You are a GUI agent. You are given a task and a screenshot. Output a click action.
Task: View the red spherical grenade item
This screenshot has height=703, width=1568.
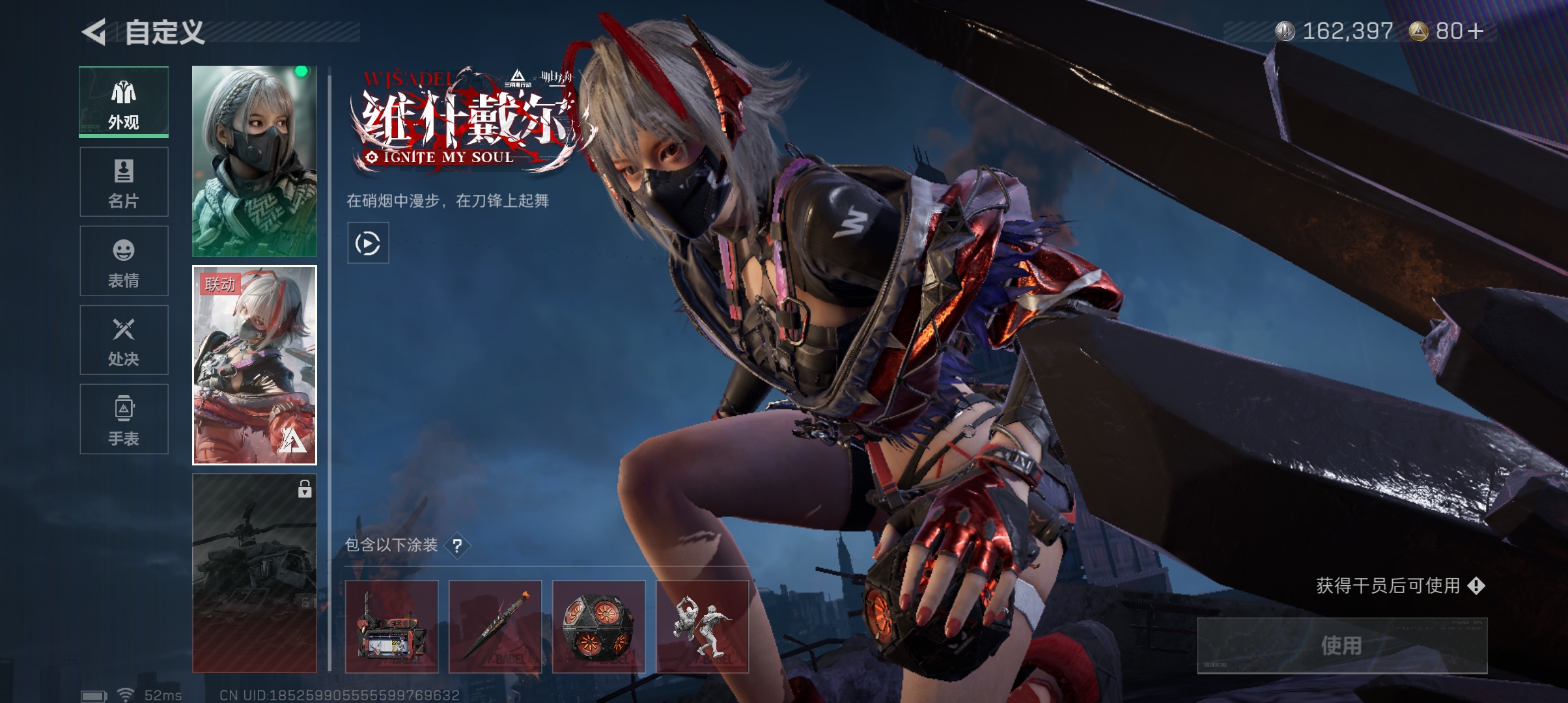[x=598, y=626]
